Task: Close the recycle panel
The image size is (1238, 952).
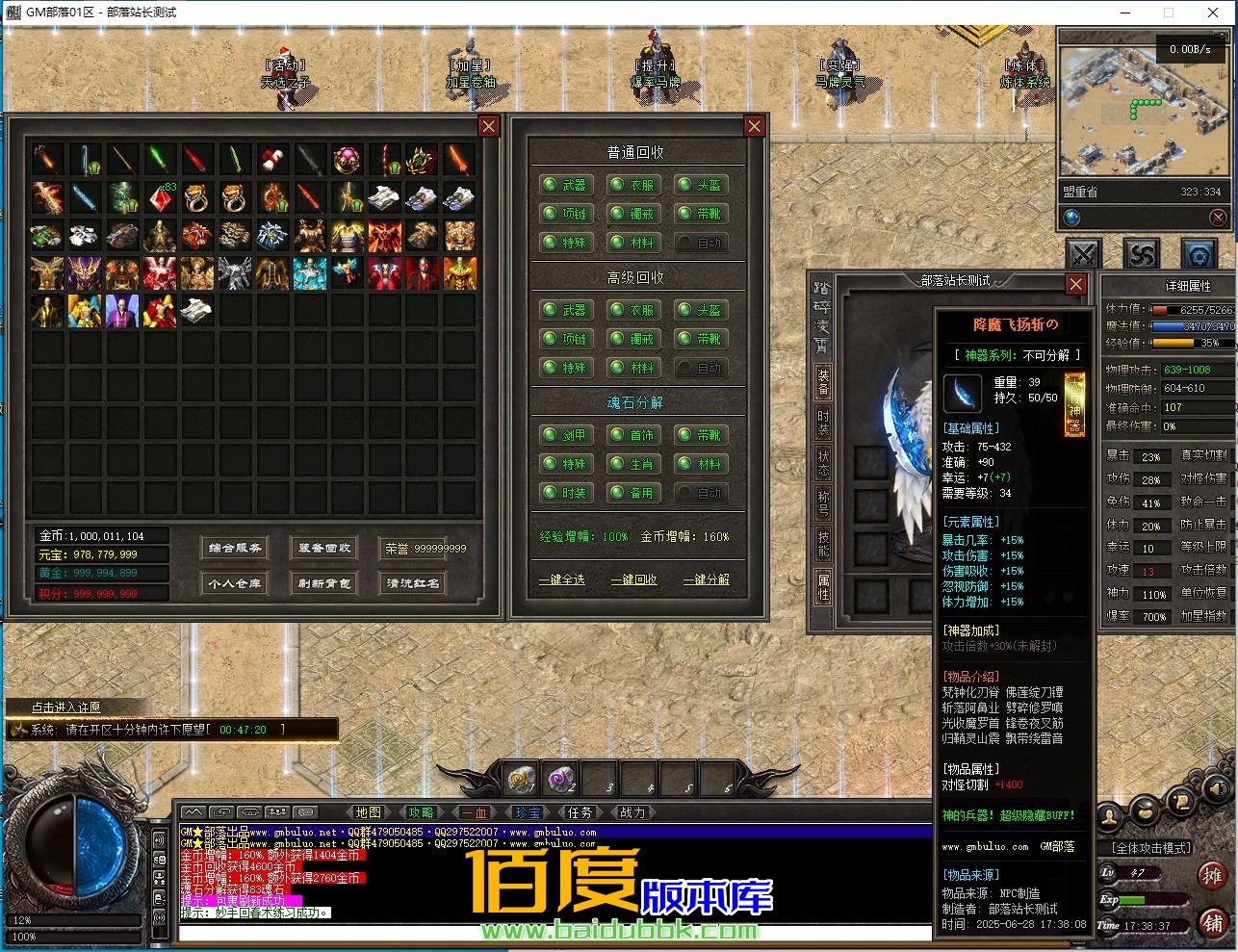Action: [x=755, y=126]
